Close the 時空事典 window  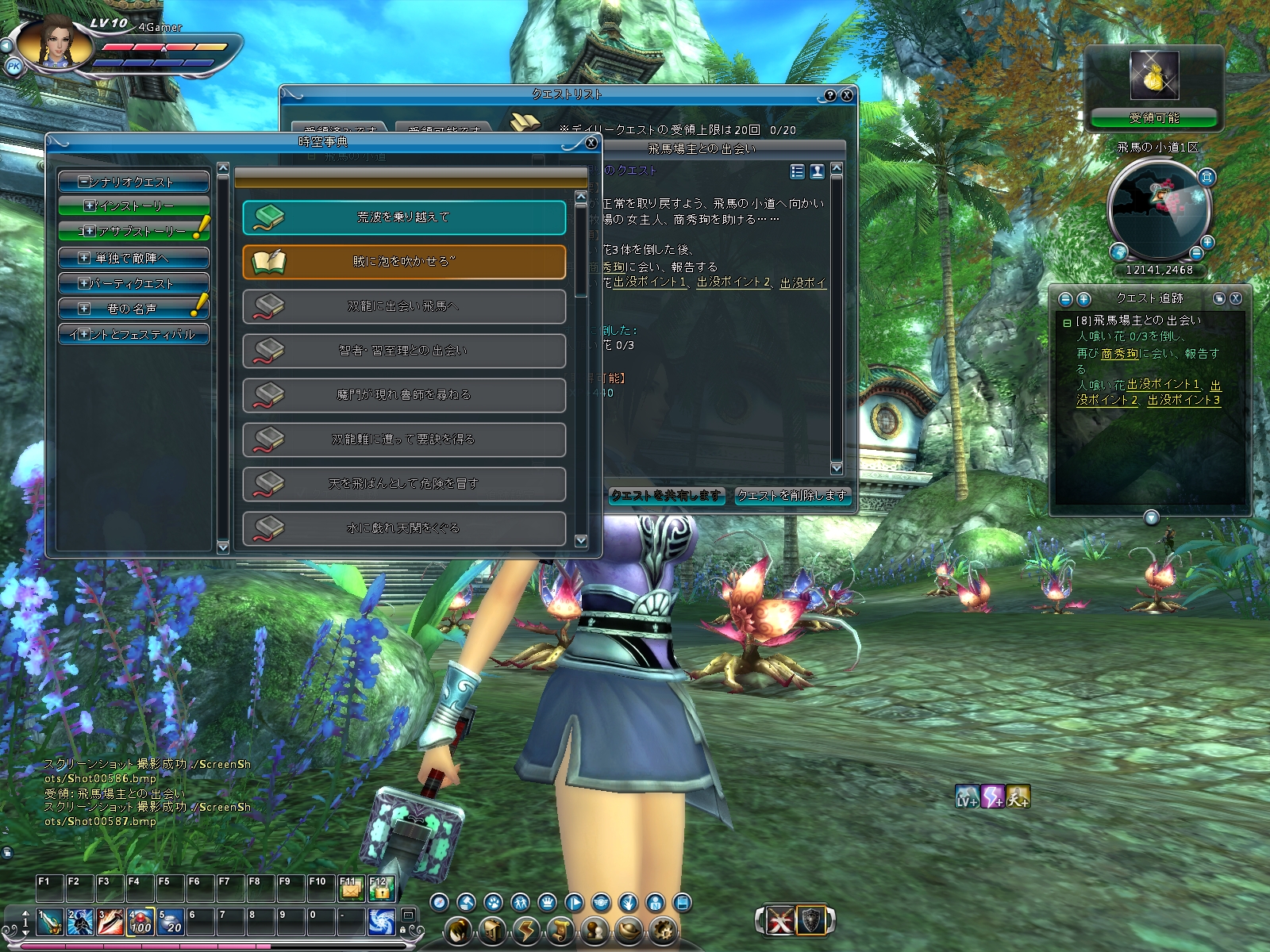point(591,143)
